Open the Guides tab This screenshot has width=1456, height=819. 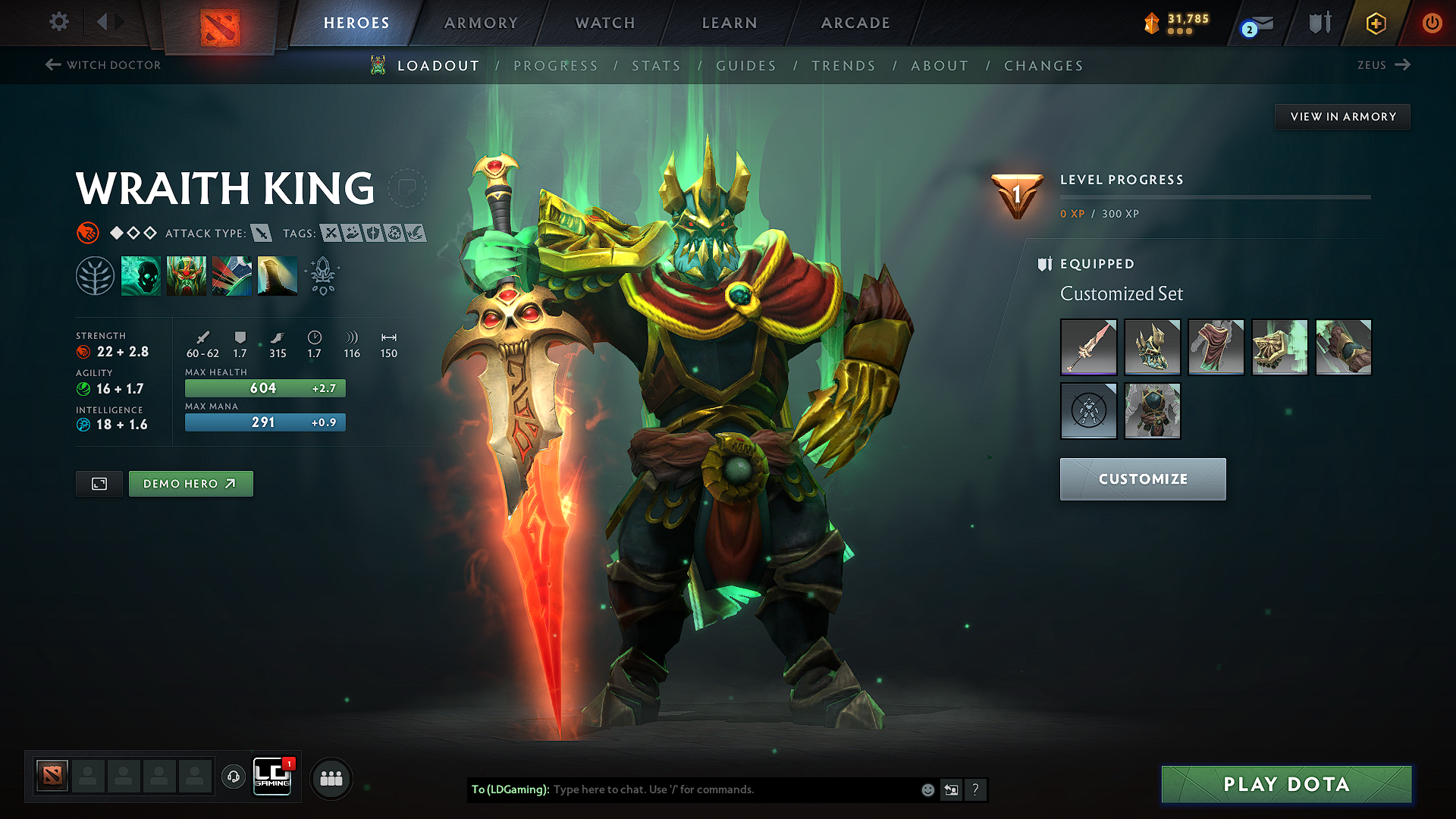pyautogui.click(x=746, y=66)
